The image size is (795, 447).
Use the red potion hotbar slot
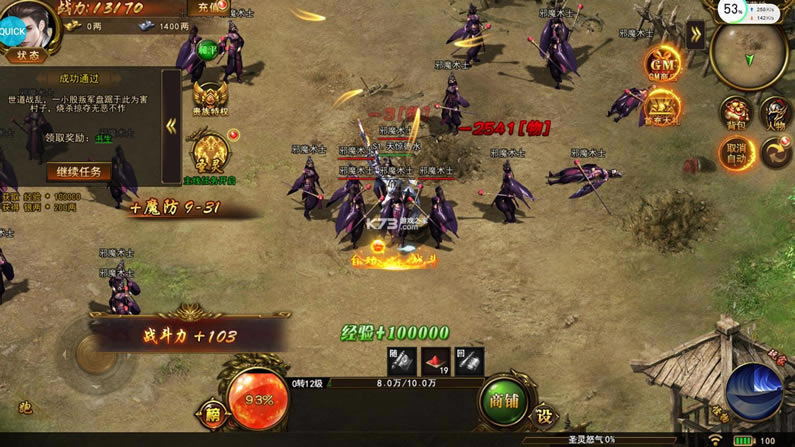[x=435, y=362]
